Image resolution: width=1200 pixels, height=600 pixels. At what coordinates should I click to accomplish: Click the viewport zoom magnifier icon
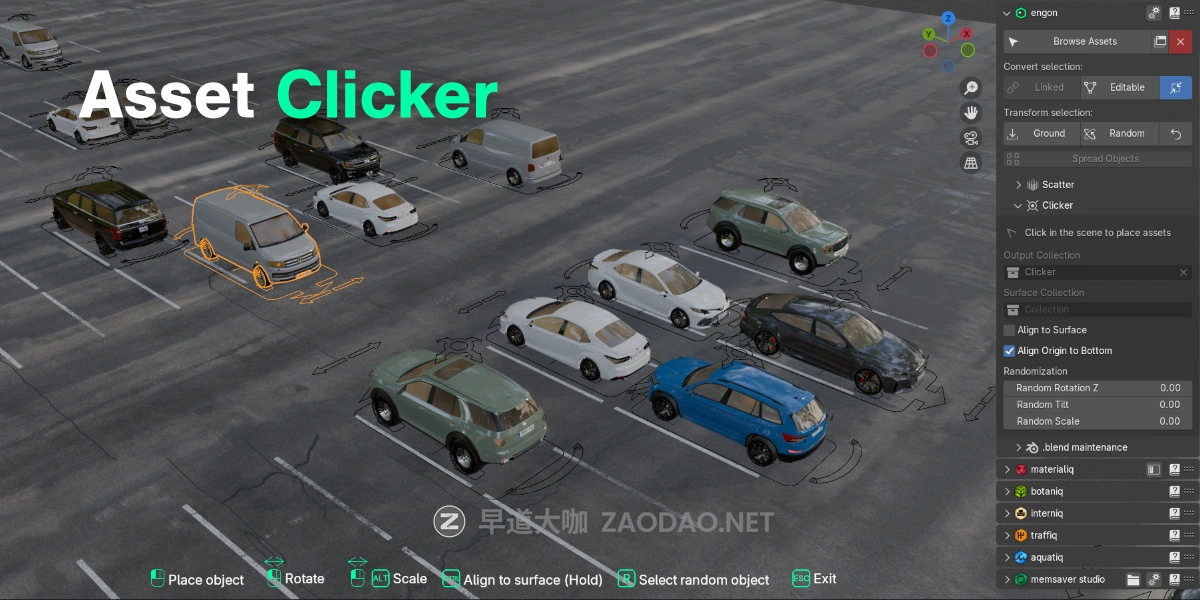tap(970, 88)
